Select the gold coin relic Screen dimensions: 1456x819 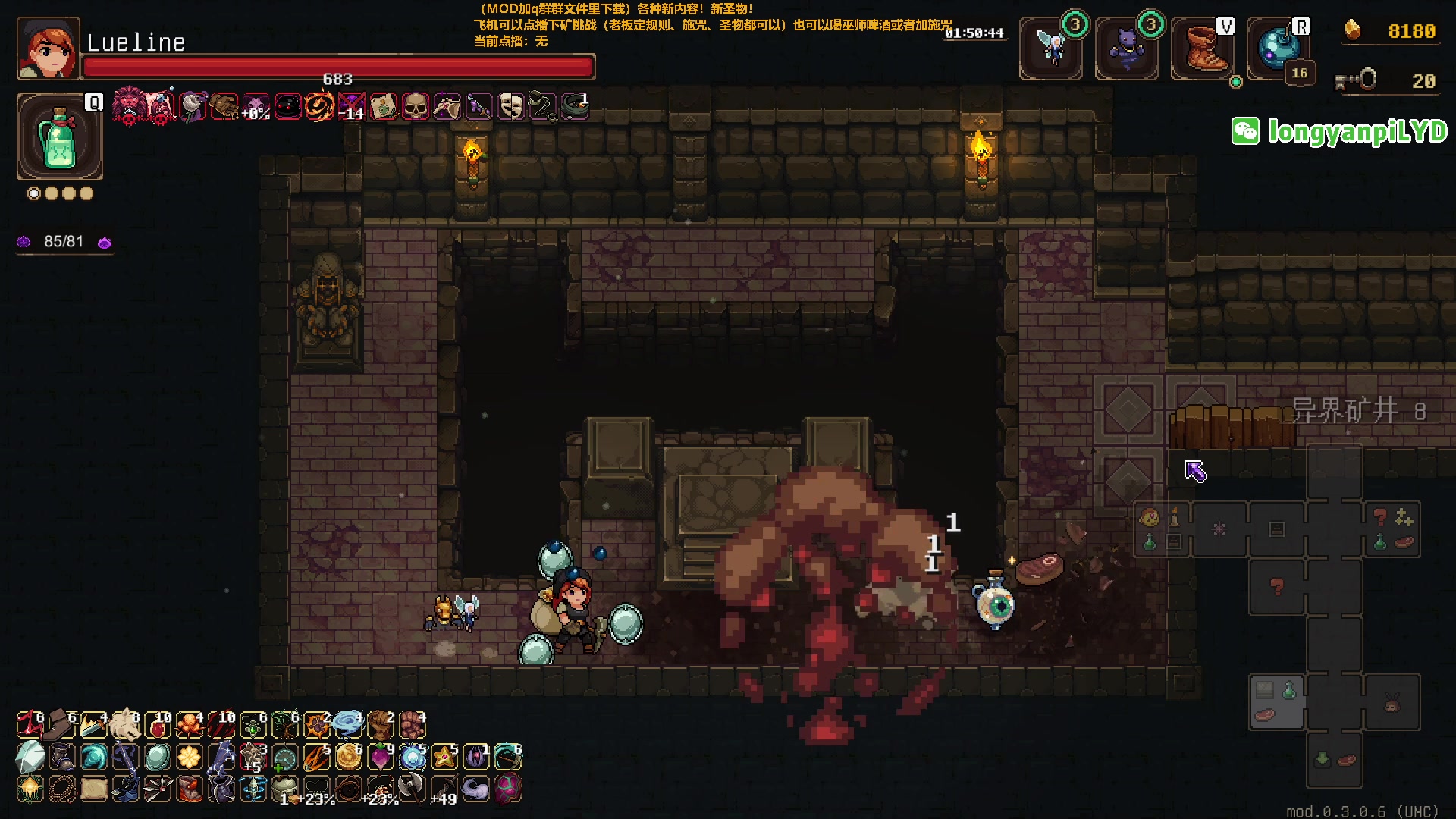[348, 757]
